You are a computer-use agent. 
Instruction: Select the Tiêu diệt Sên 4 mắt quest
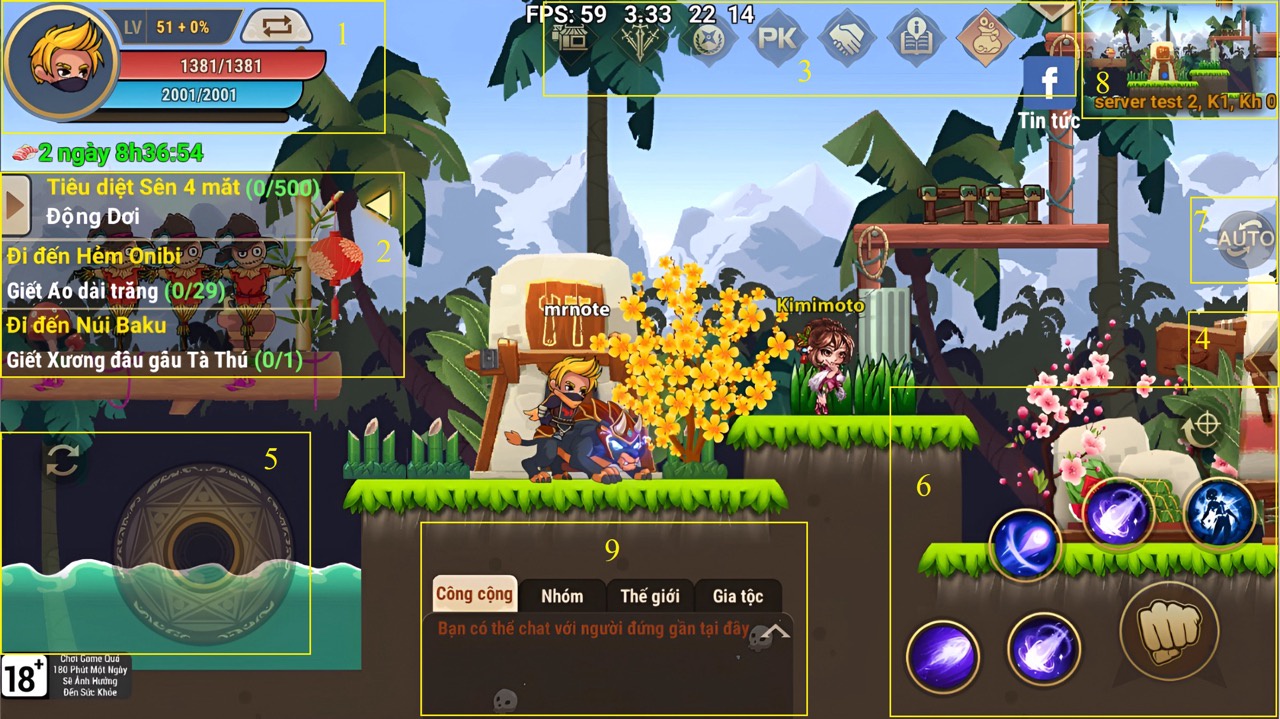[182, 187]
